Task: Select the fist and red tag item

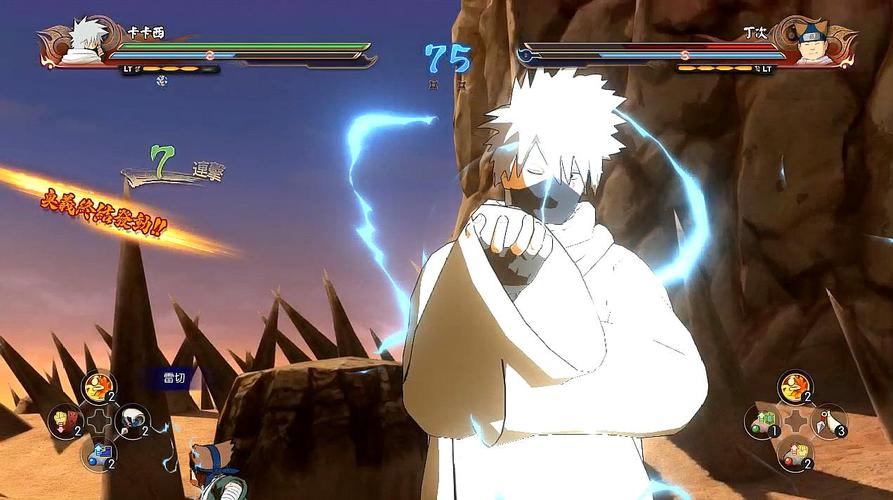Action: pyautogui.click(x=65, y=420)
